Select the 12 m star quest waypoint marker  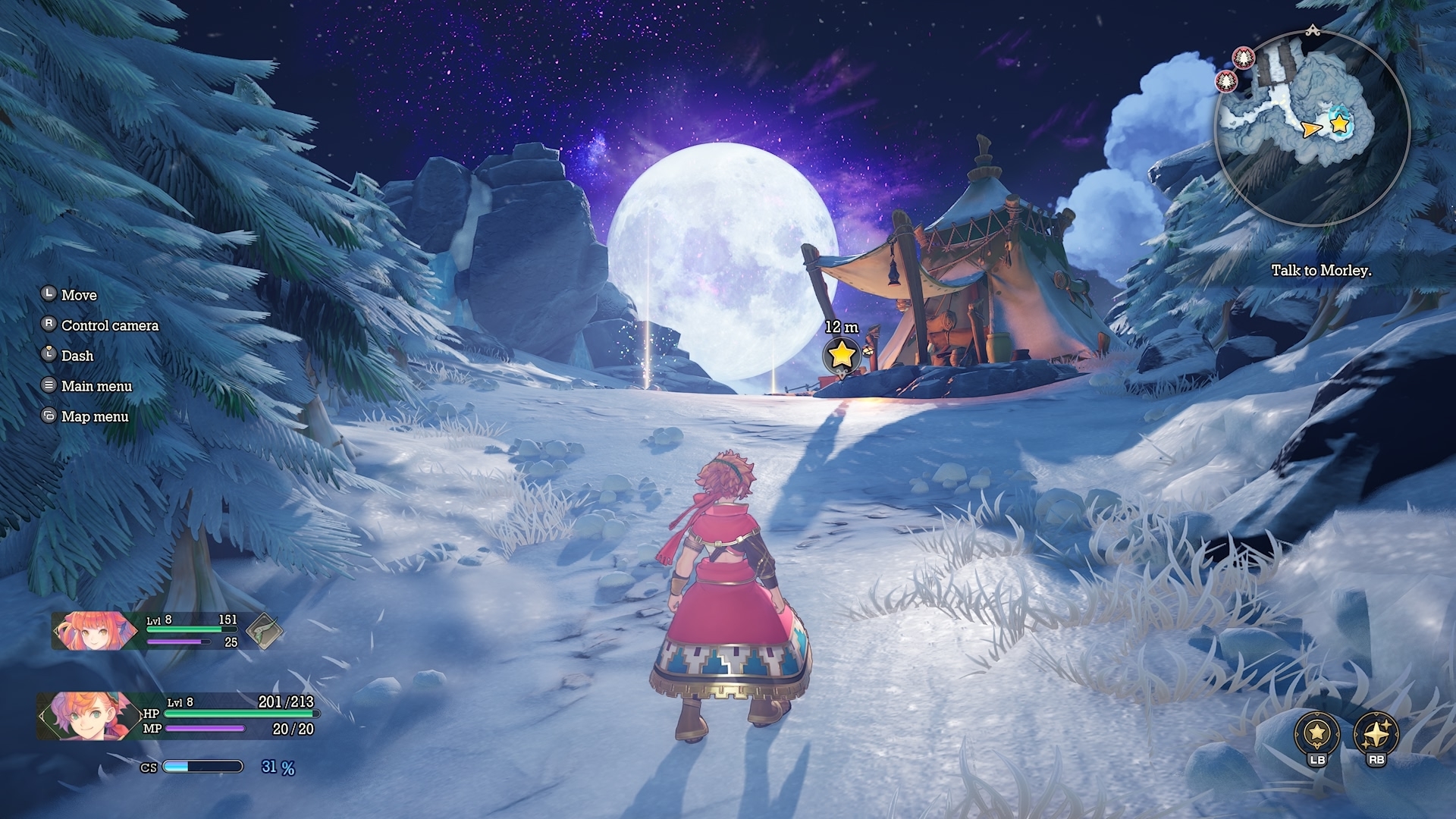[841, 354]
